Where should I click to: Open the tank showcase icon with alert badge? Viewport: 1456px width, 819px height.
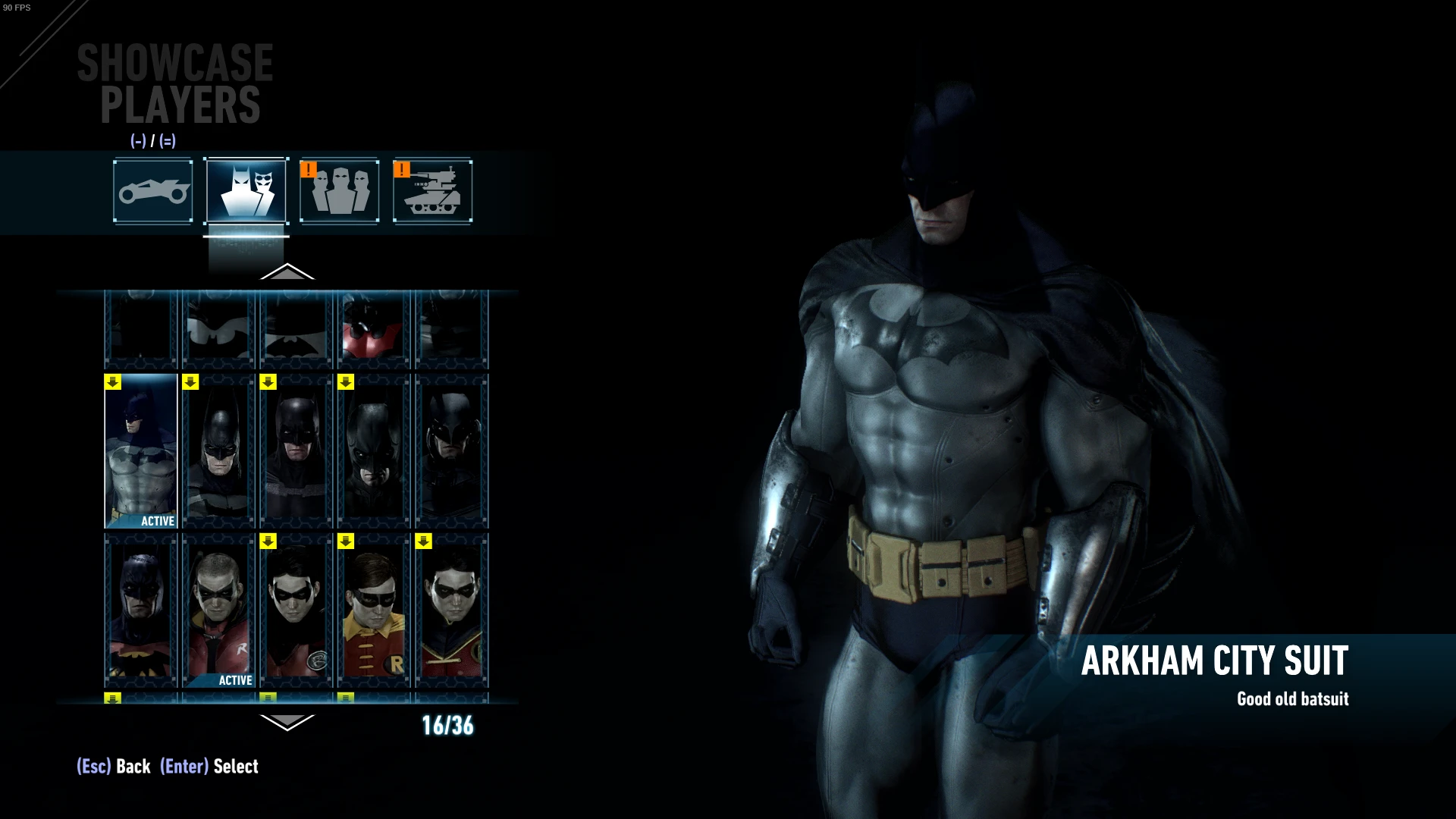pos(432,191)
